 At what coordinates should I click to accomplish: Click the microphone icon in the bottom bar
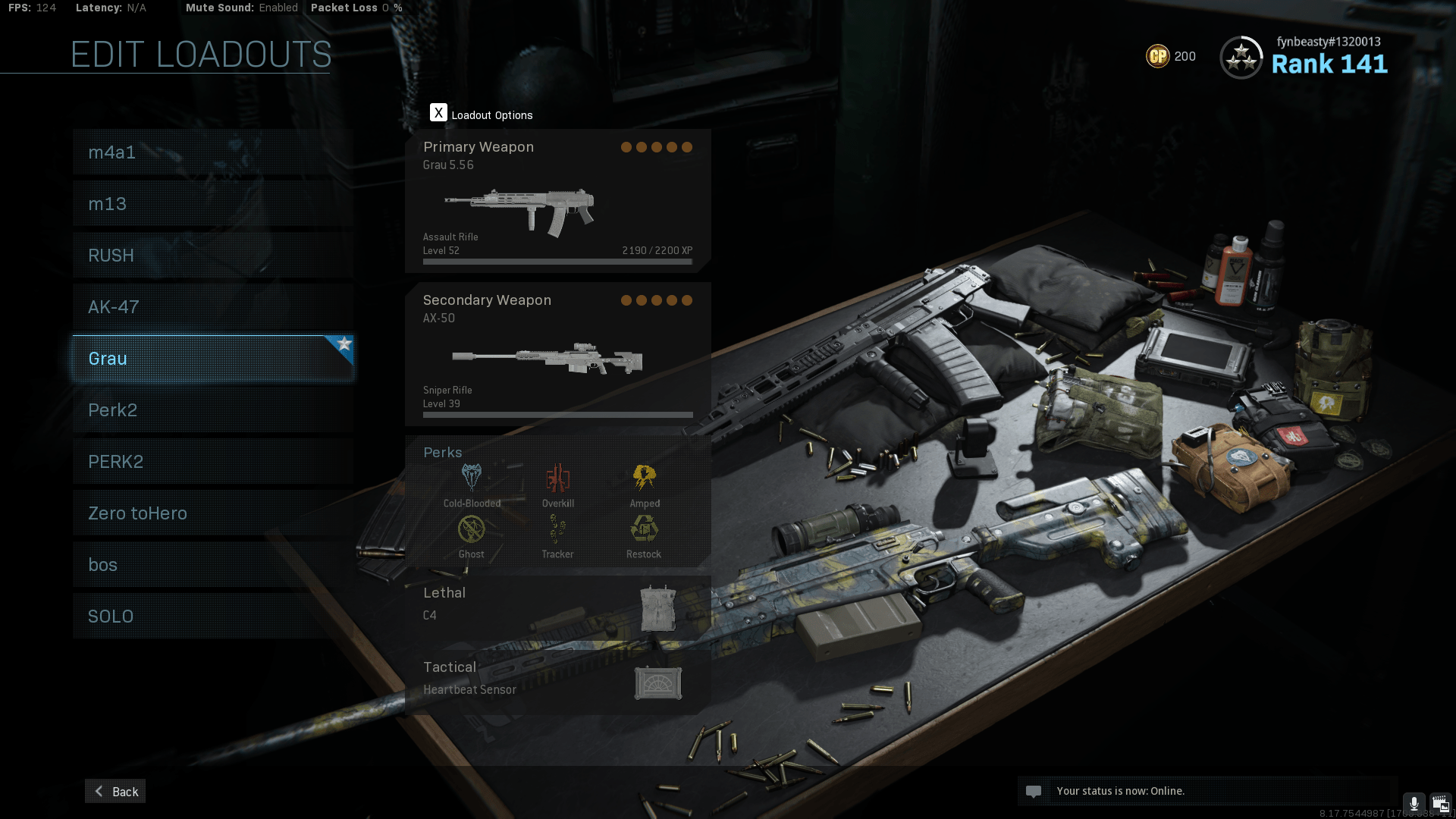(1414, 803)
